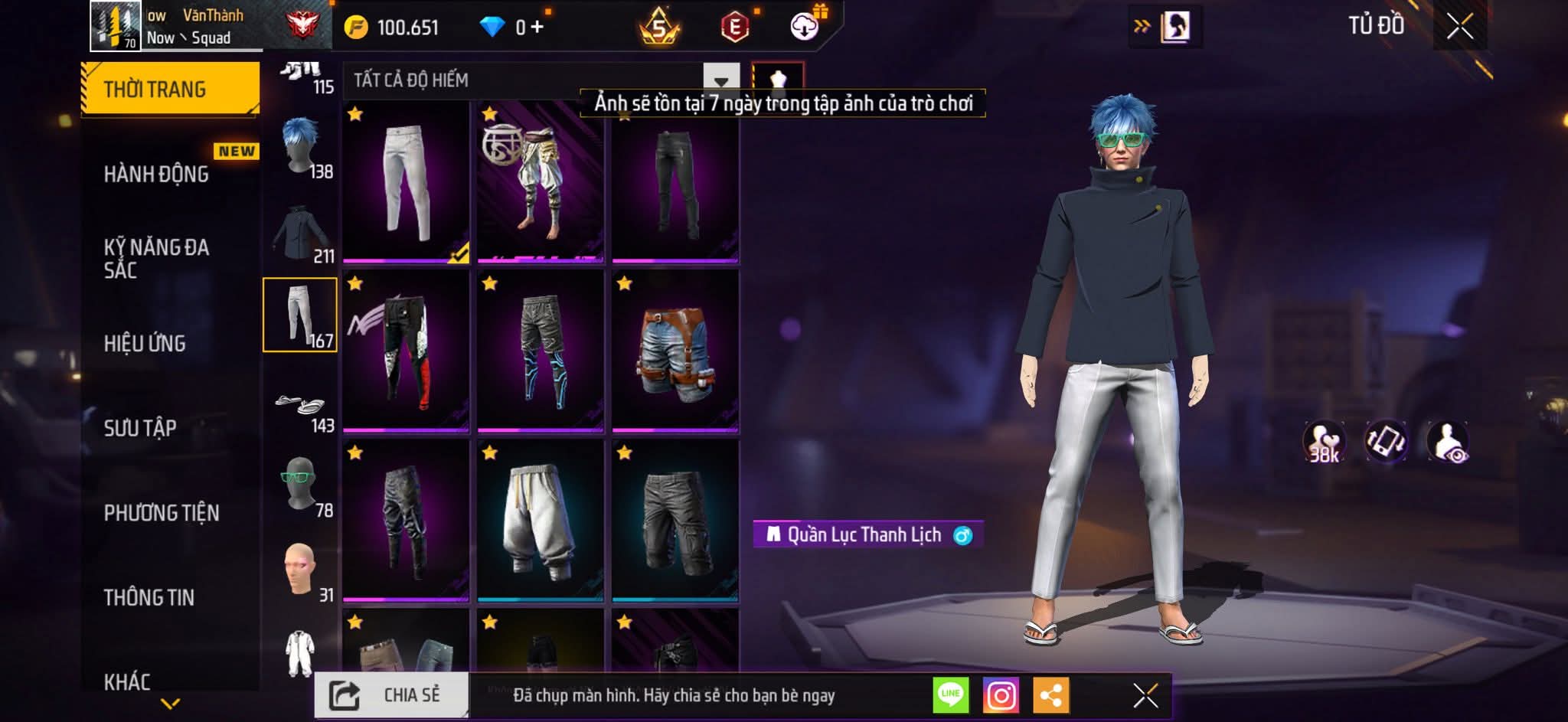The image size is (1568, 722).
Task: Choose the white baggy jogger pants
Action: point(540,521)
